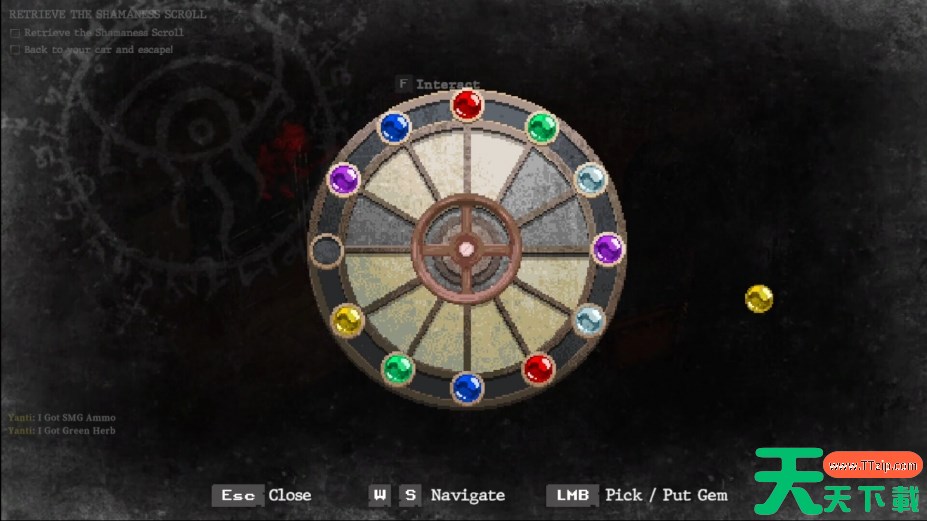This screenshot has width=927, height=521.
Task: Pick the yellow gem set in the wheel
Action: [347, 320]
